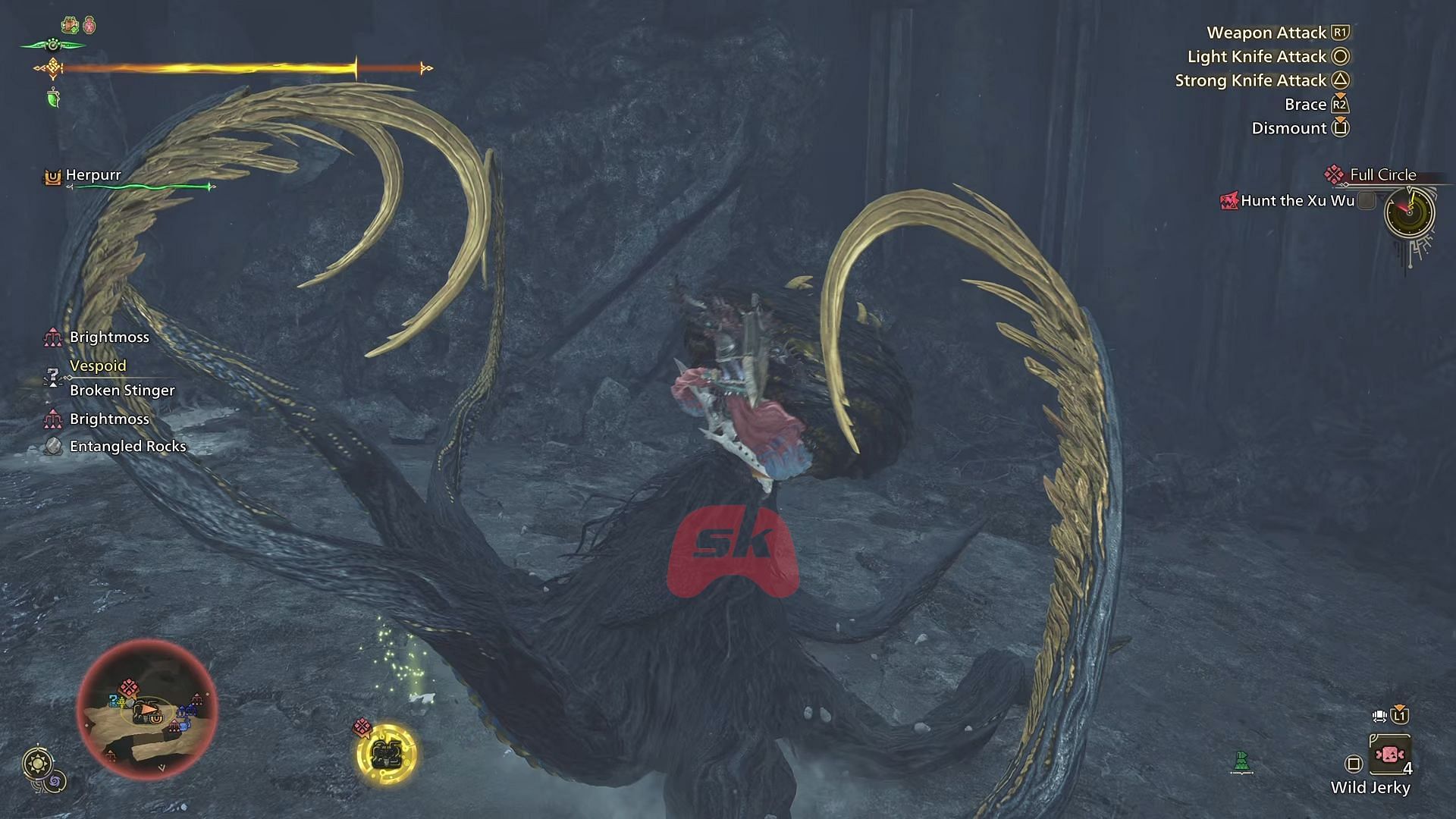
Task: Open the circular minimap
Action: pos(147,711)
